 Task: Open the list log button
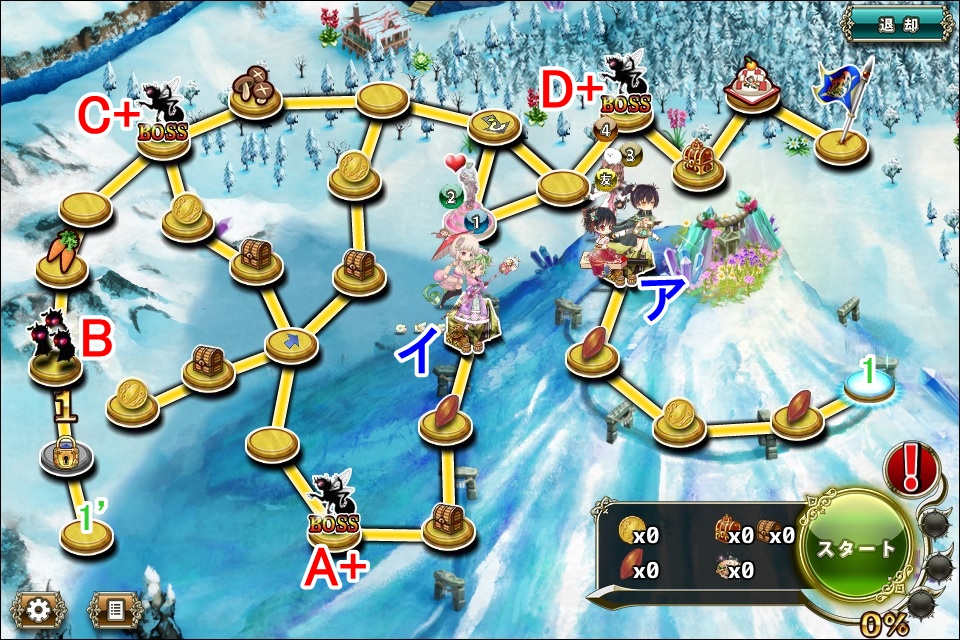pyautogui.click(x=115, y=609)
